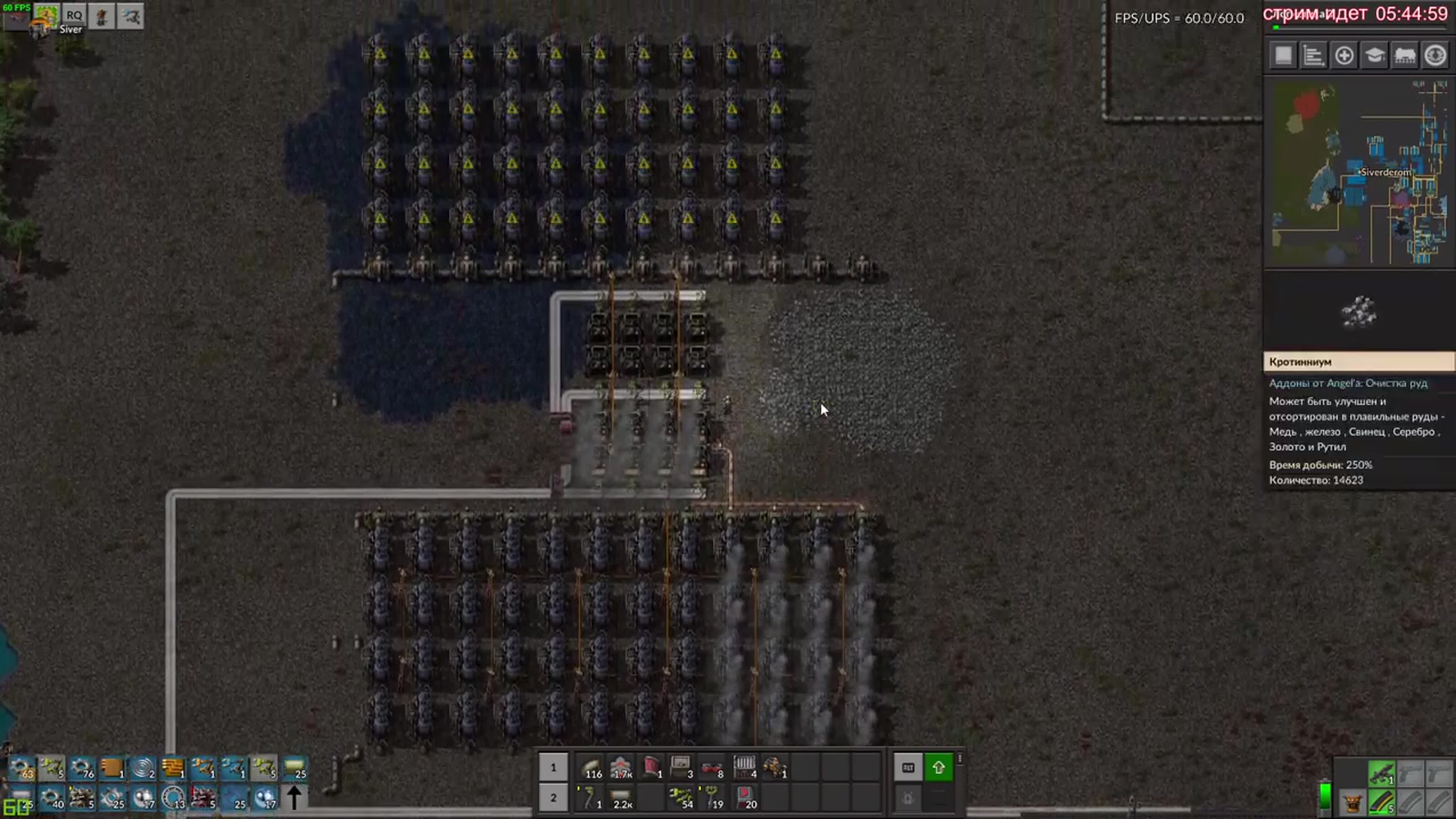Click the green arrow shortcut button
The width and height of the screenshot is (1456, 819).
point(938,767)
